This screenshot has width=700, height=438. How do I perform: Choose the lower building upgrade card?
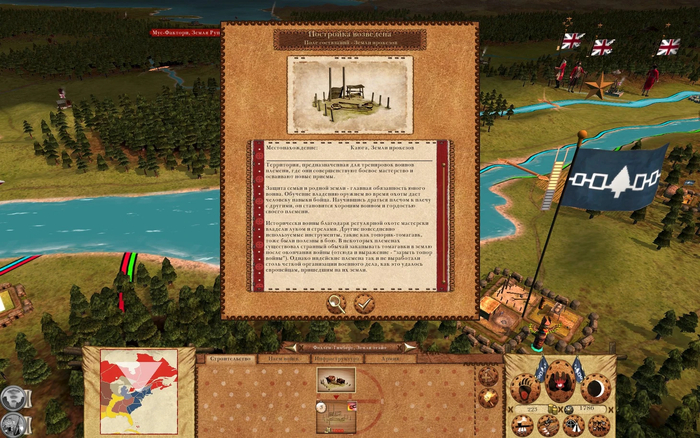click(336, 415)
